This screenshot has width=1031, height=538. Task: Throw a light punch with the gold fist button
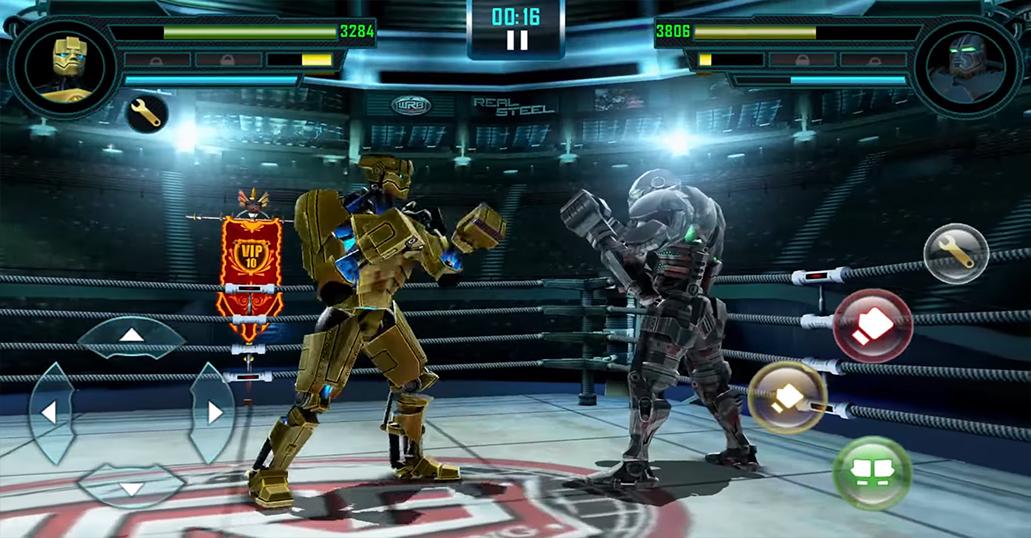[787, 397]
